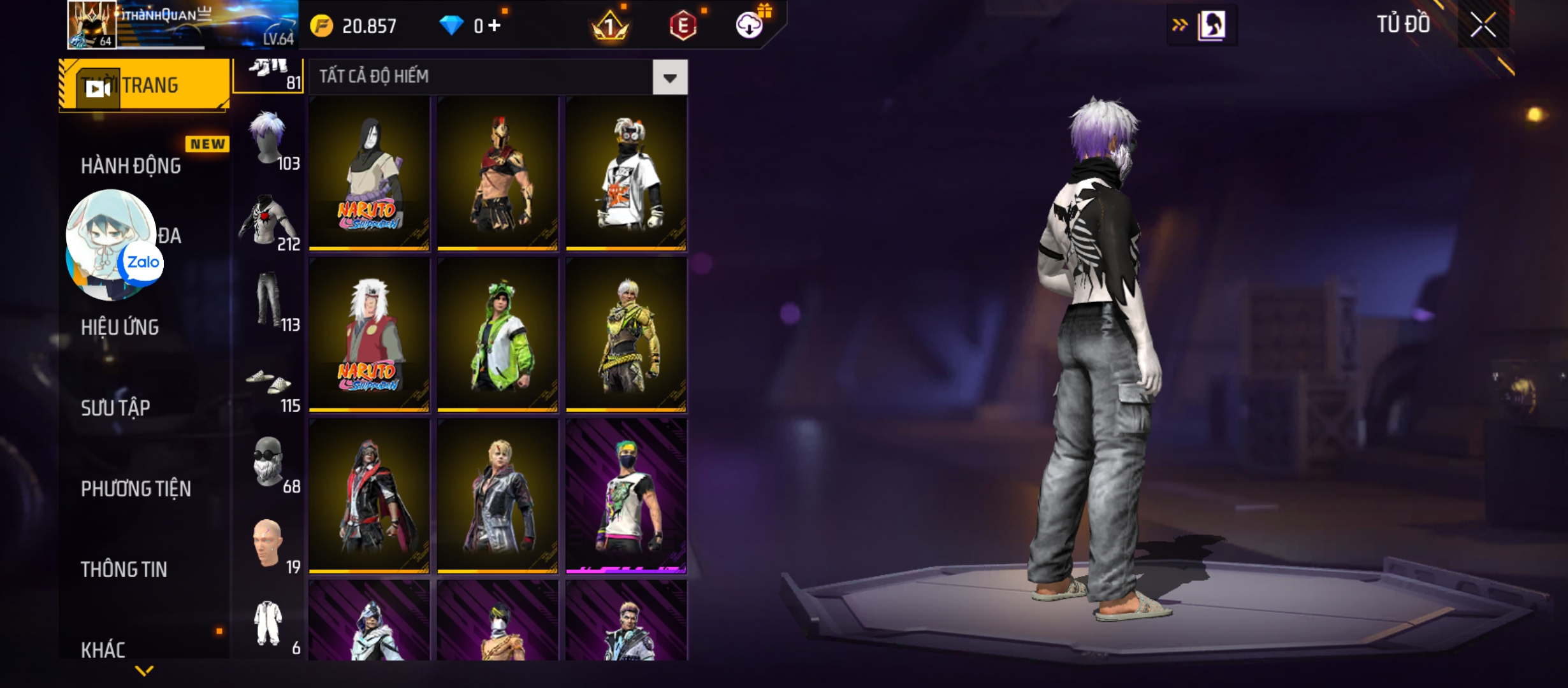Choose the Orochimaru Naruto outfit bundle
The height and width of the screenshot is (688, 1568).
[369, 173]
